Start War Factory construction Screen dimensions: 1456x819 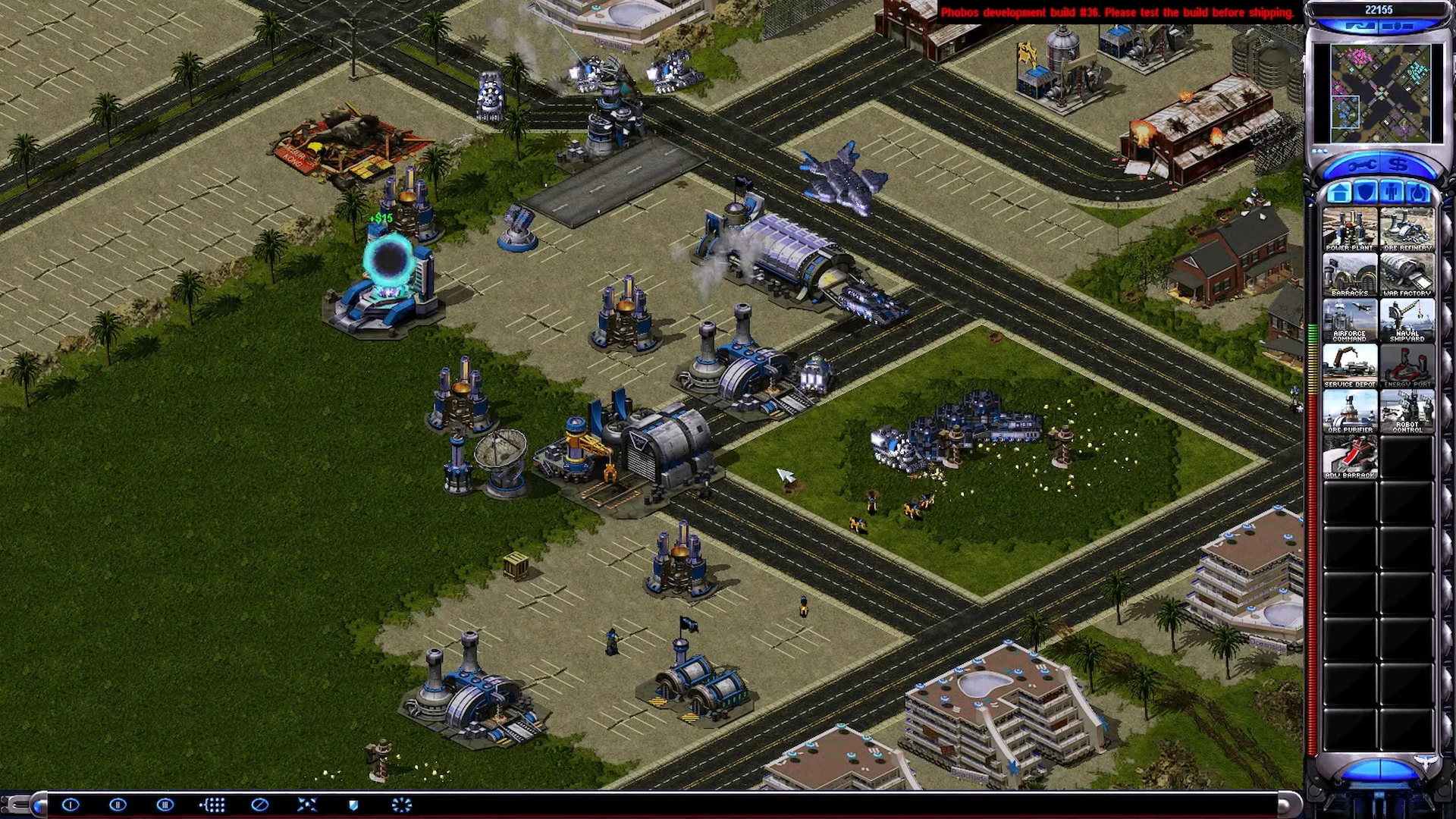point(1407,274)
